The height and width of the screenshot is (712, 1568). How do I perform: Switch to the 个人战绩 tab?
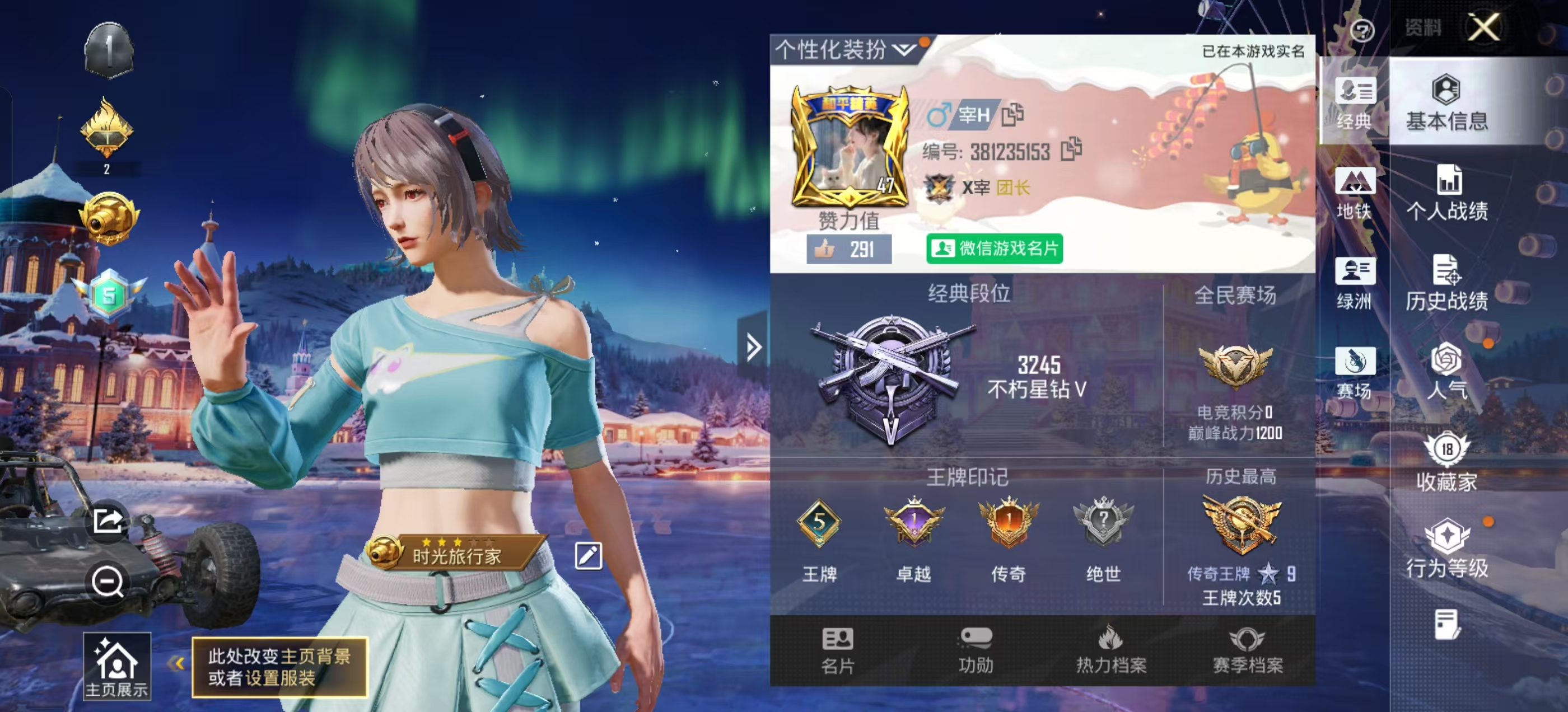pos(1449,194)
